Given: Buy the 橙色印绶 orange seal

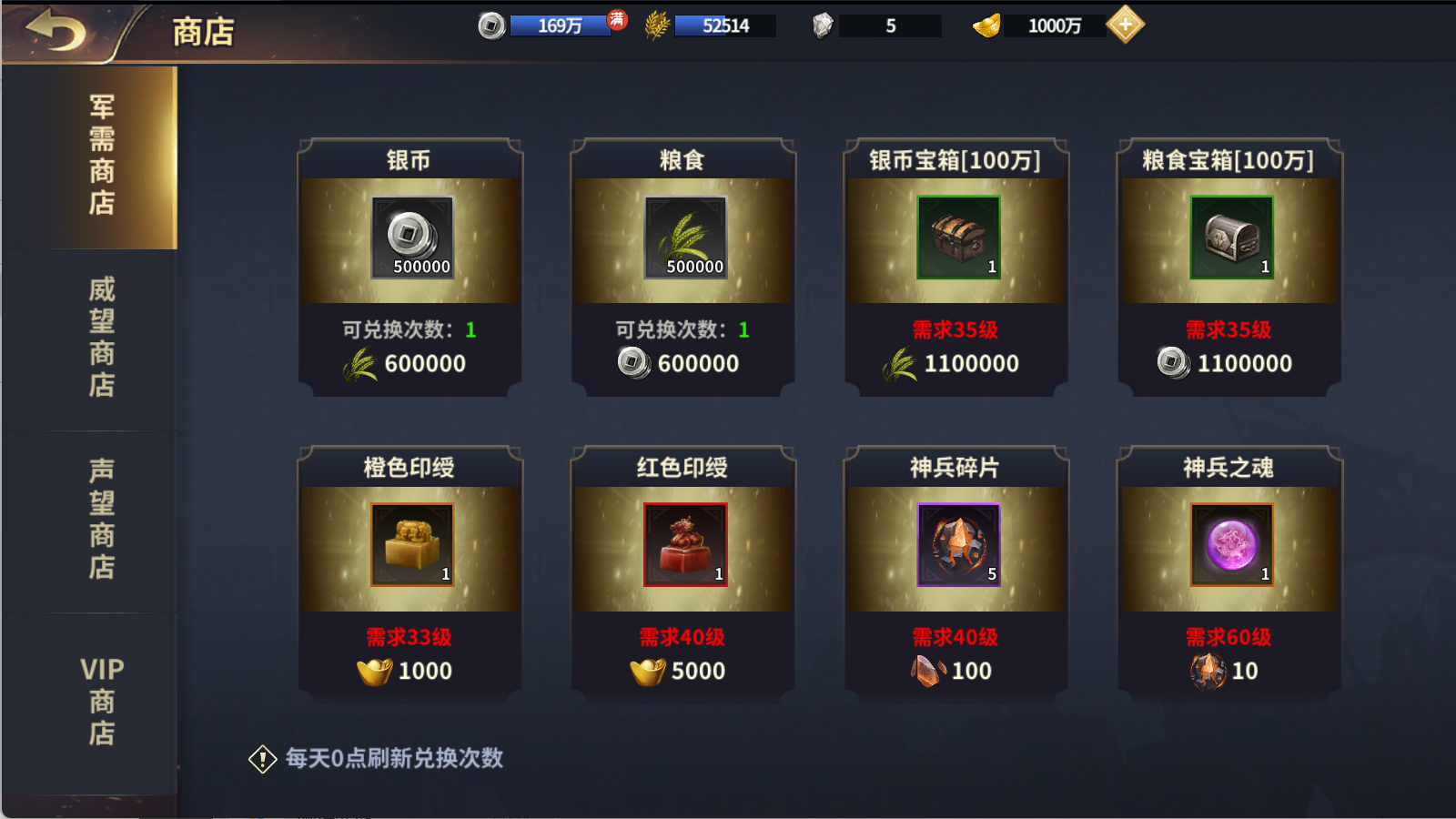Looking at the screenshot, I should click(x=410, y=573).
